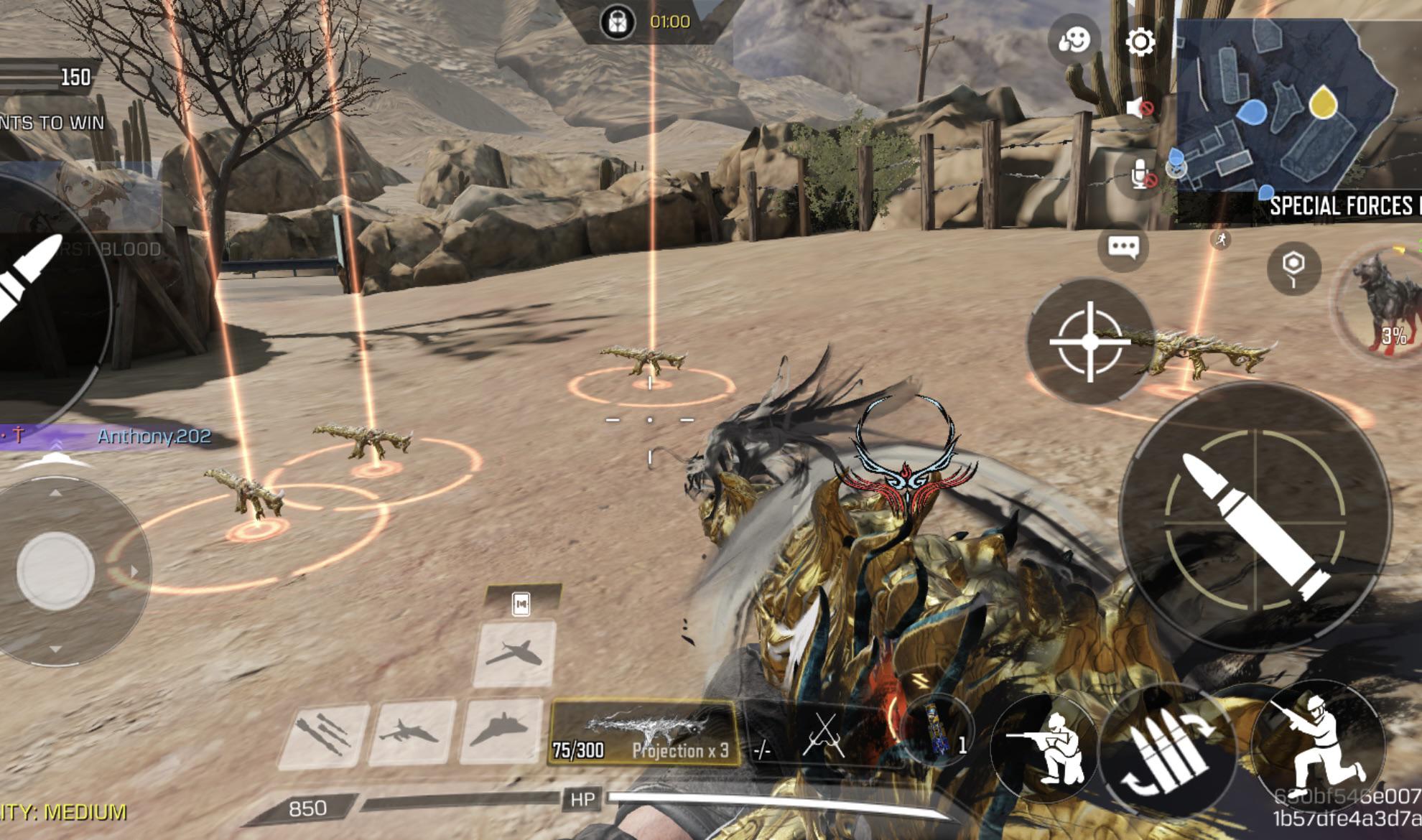Open the settings gear menu
1422x840 pixels.
[1140, 42]
